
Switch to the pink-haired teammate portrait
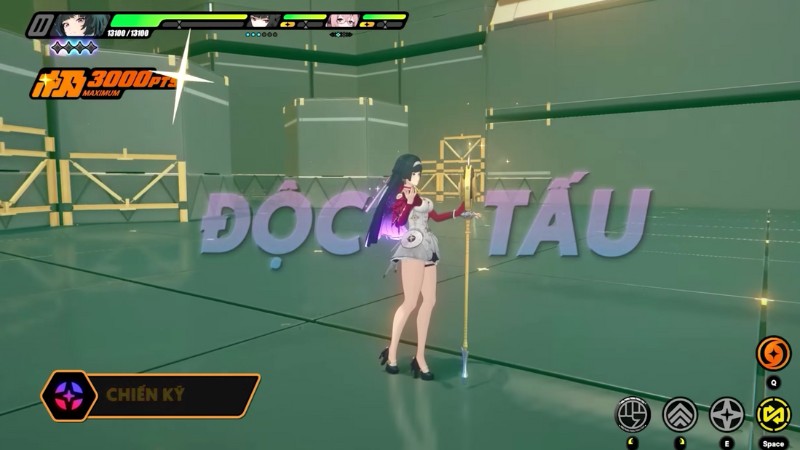(342, 21)
